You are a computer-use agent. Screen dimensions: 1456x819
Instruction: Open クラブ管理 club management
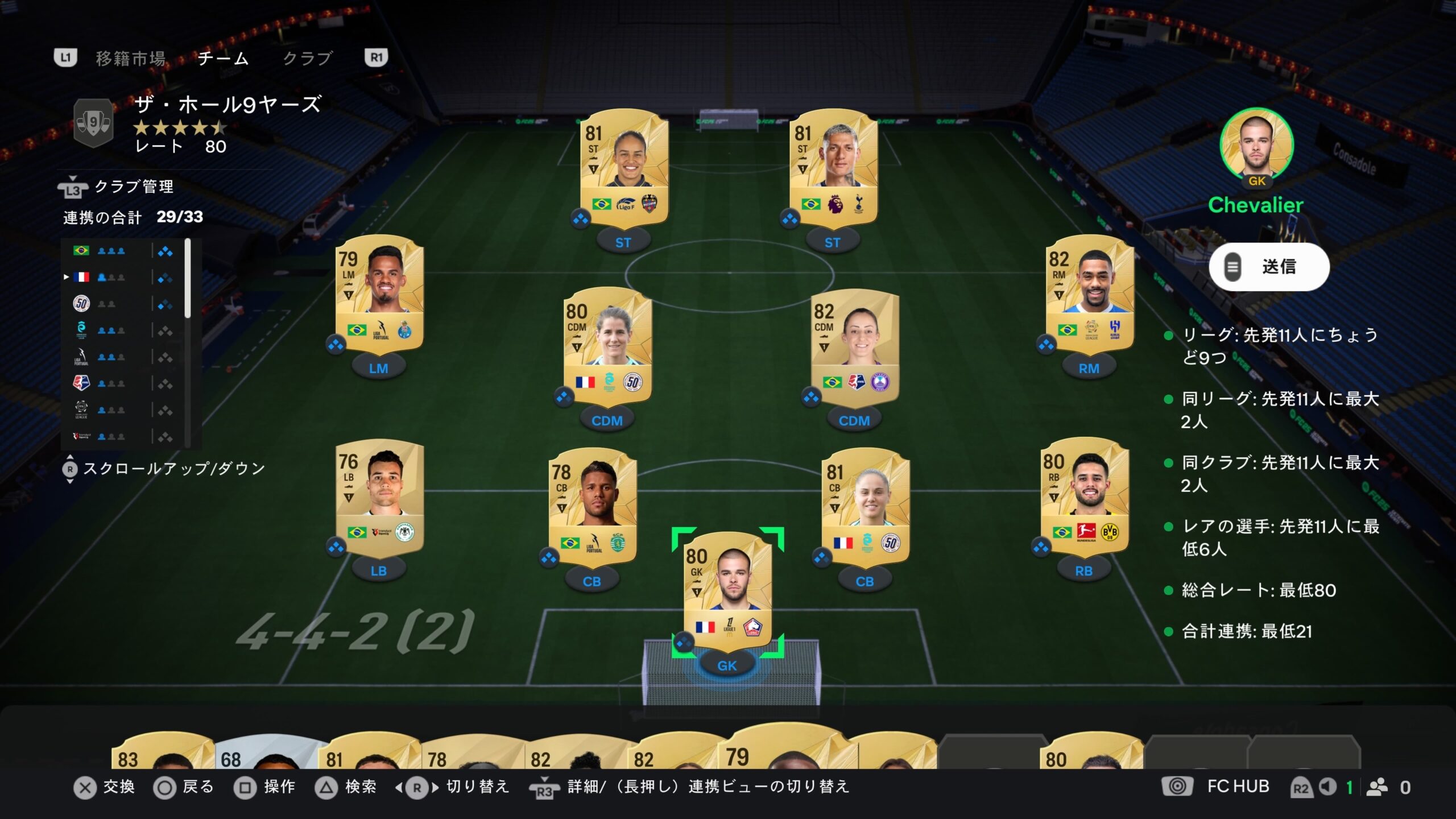133,187
